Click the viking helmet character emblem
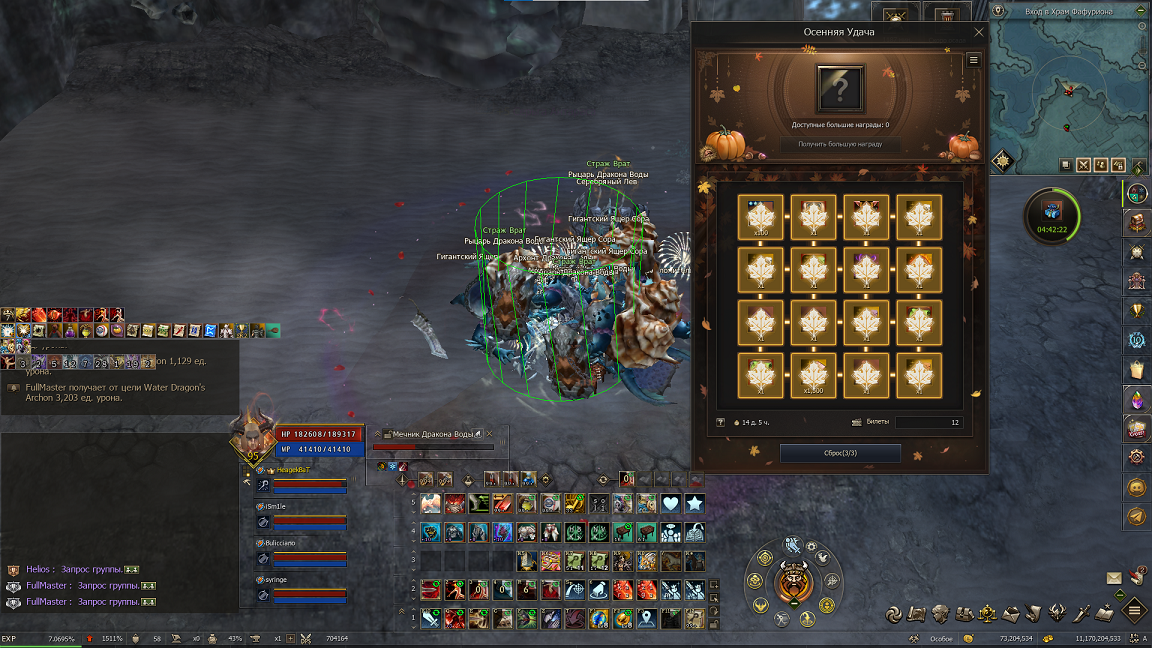Viewport: 1152px width, 648px height. (x=792, y=581)
